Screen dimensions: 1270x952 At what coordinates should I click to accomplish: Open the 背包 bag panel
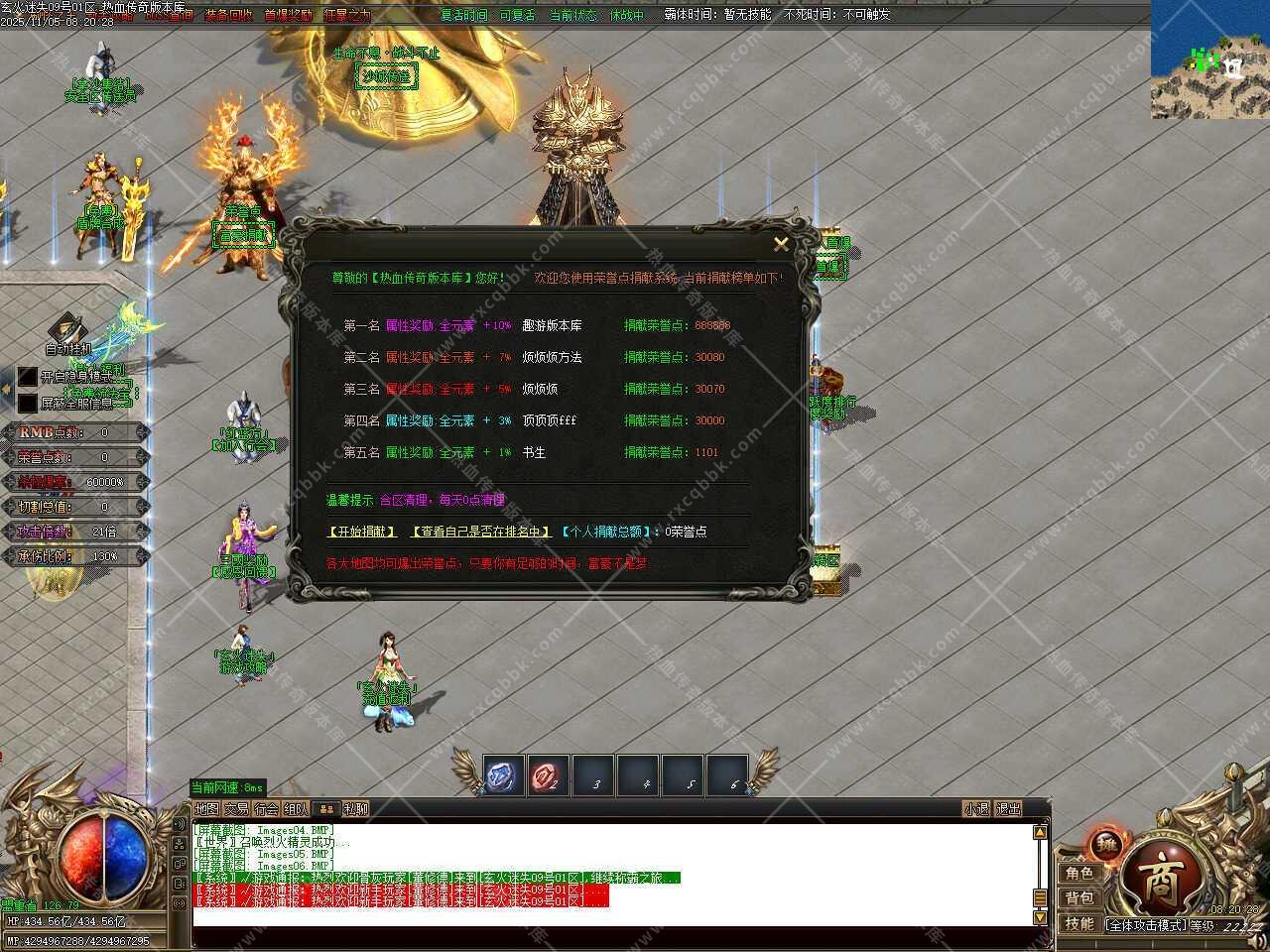point(1079,898)
